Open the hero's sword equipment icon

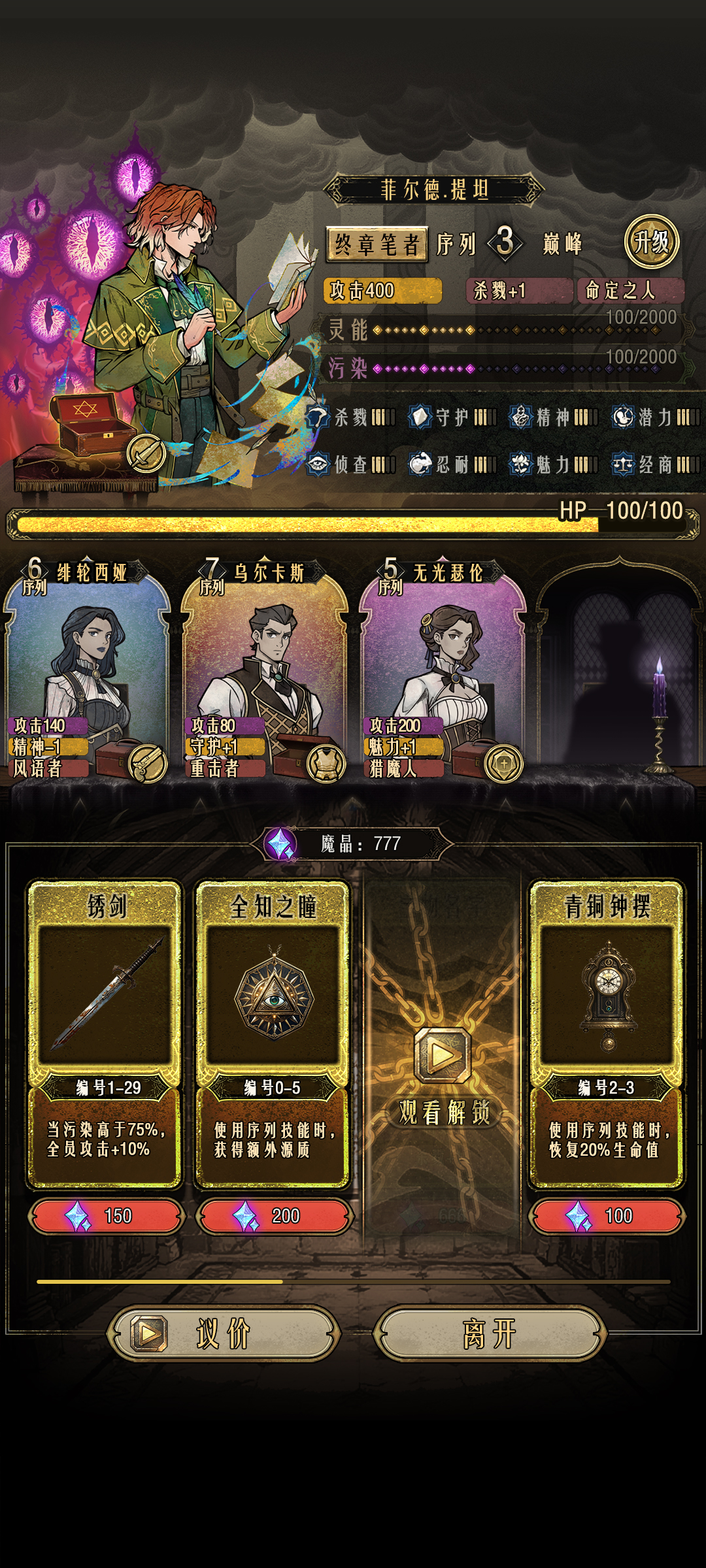pos(146,453)
